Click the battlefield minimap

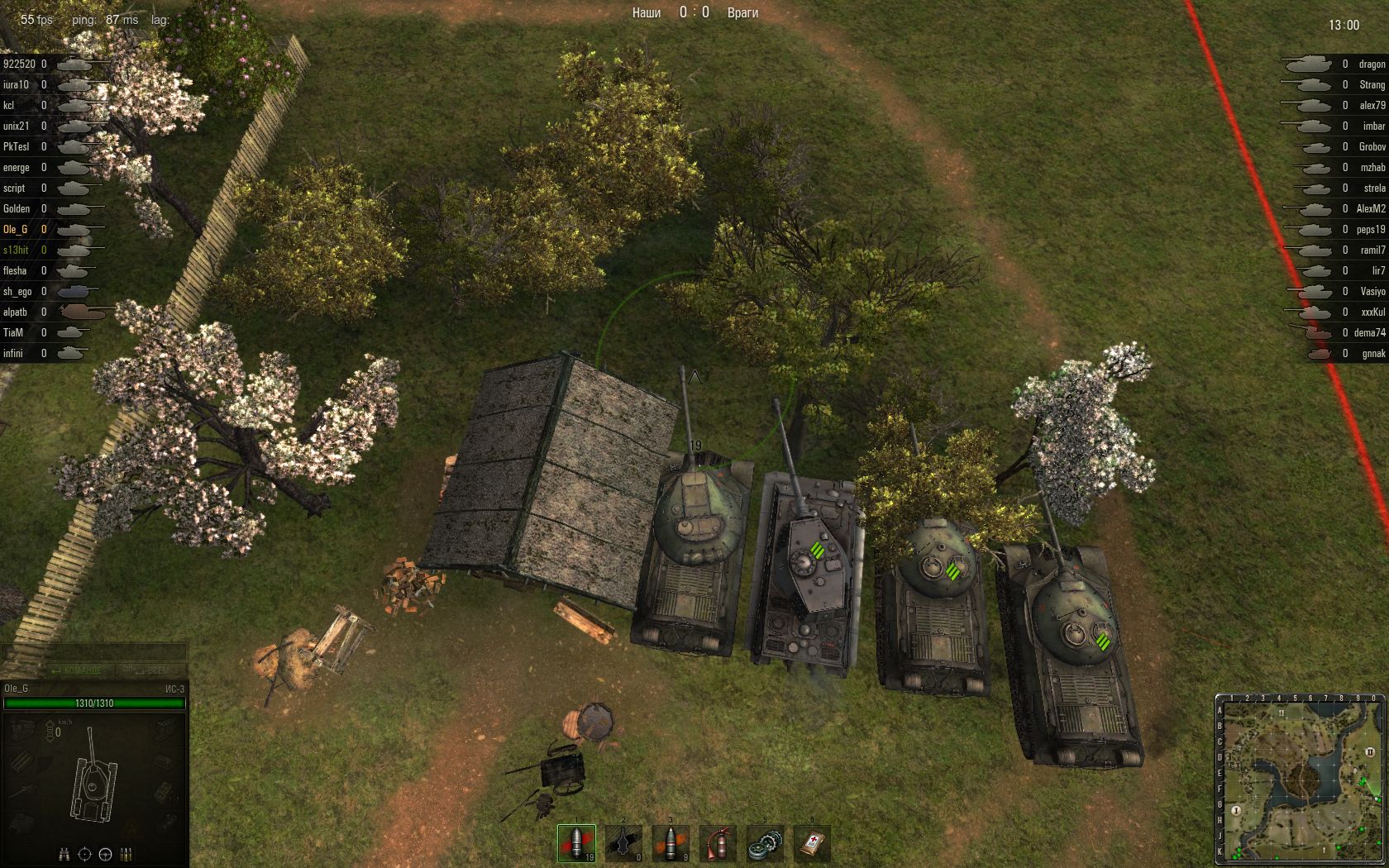(1300, 779)
